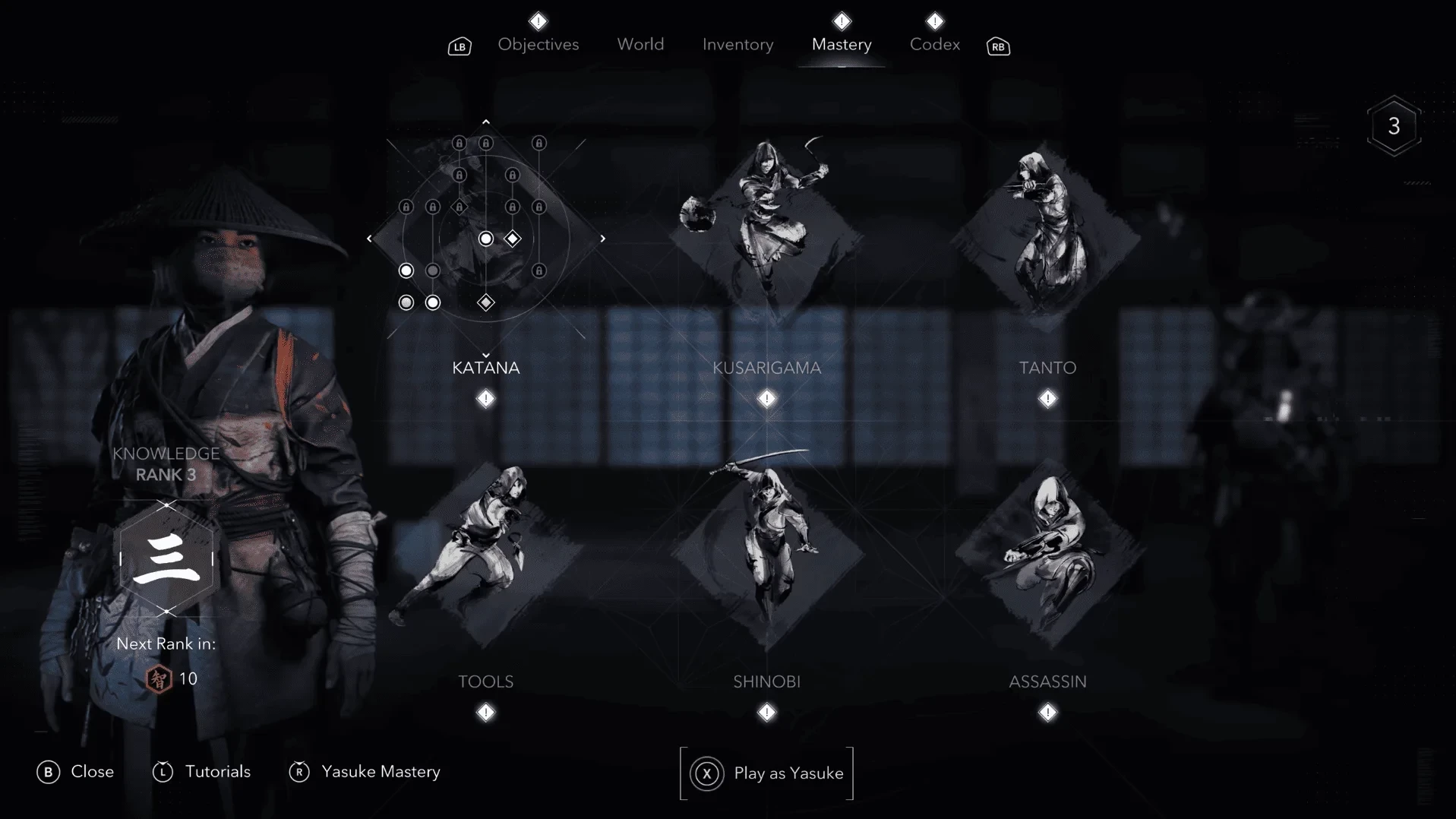Open the World tab
The height and width of the screenshot is (819, 1456).
(640, 45)
